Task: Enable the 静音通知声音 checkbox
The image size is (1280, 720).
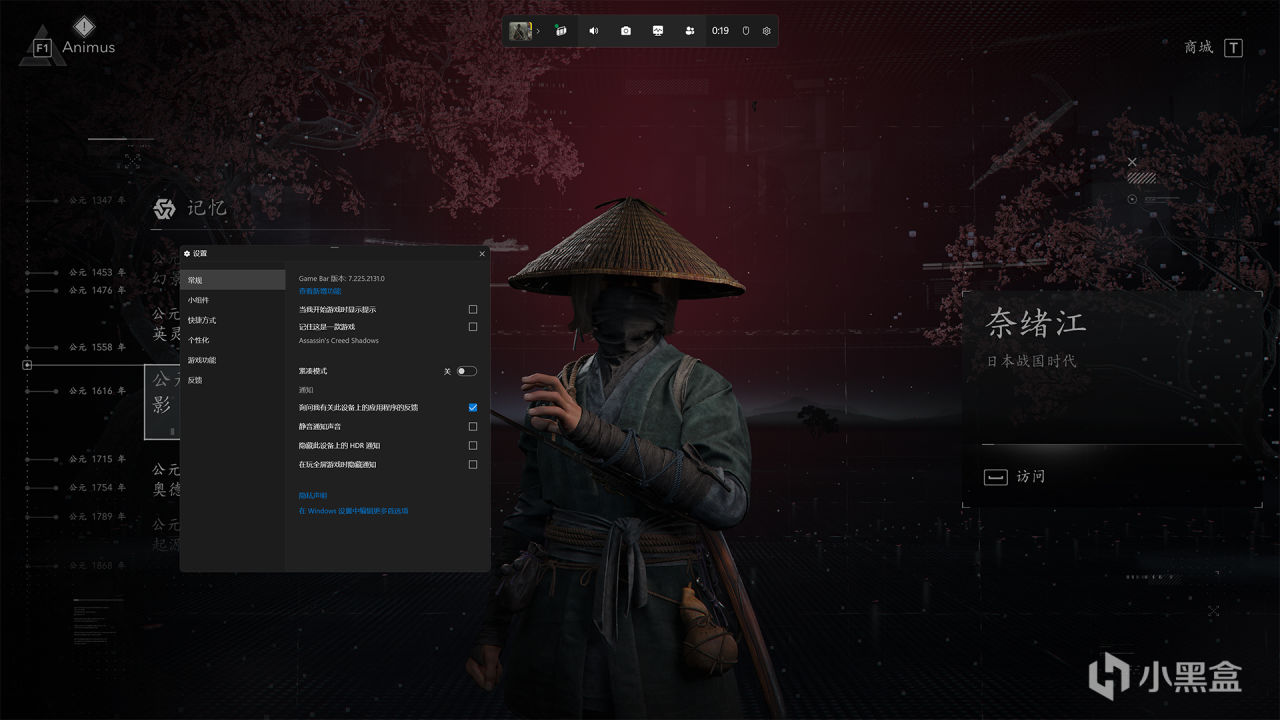Action: click(472, 426)
